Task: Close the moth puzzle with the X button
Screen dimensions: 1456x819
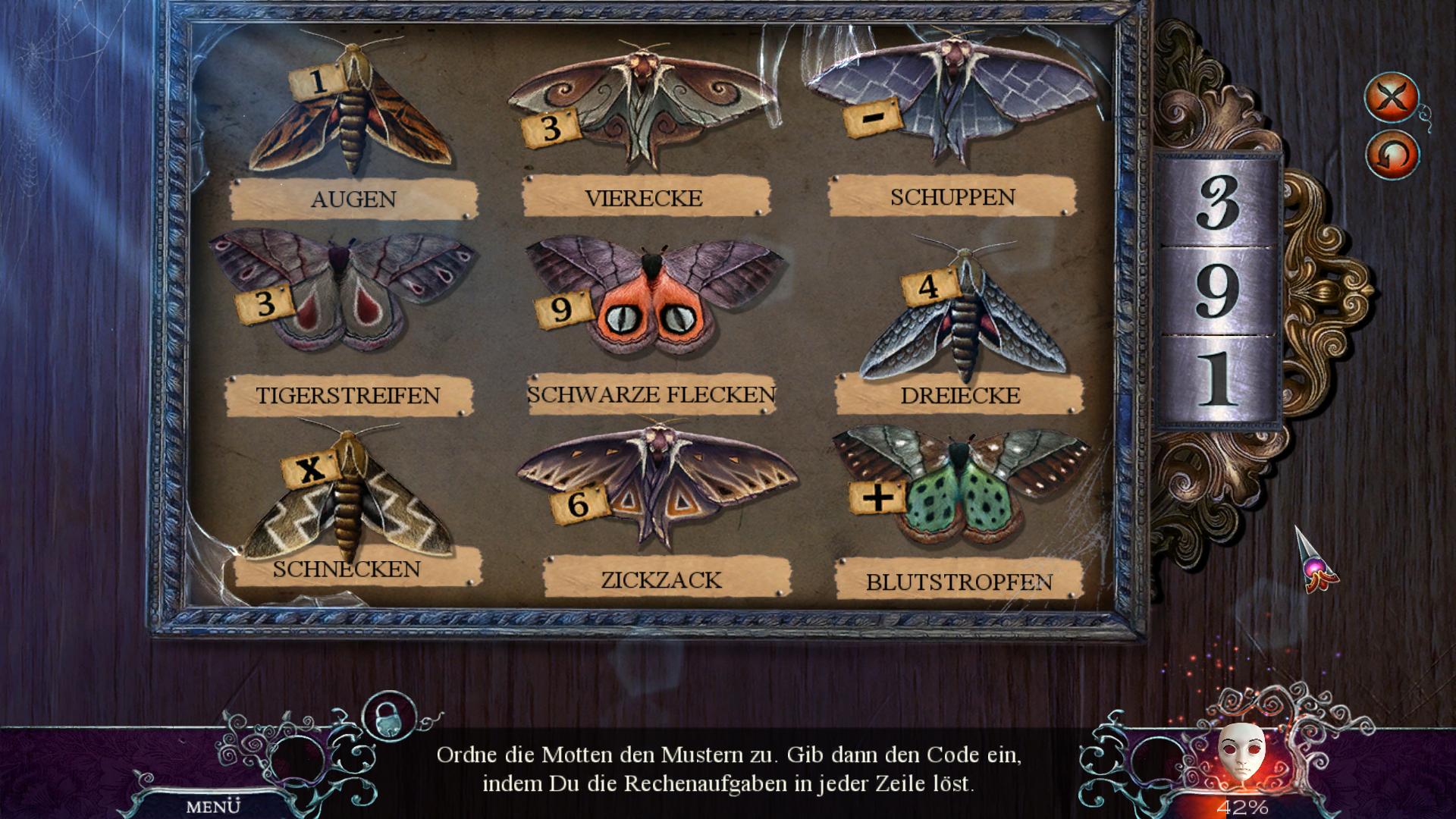Action: tap(1392, 96)
